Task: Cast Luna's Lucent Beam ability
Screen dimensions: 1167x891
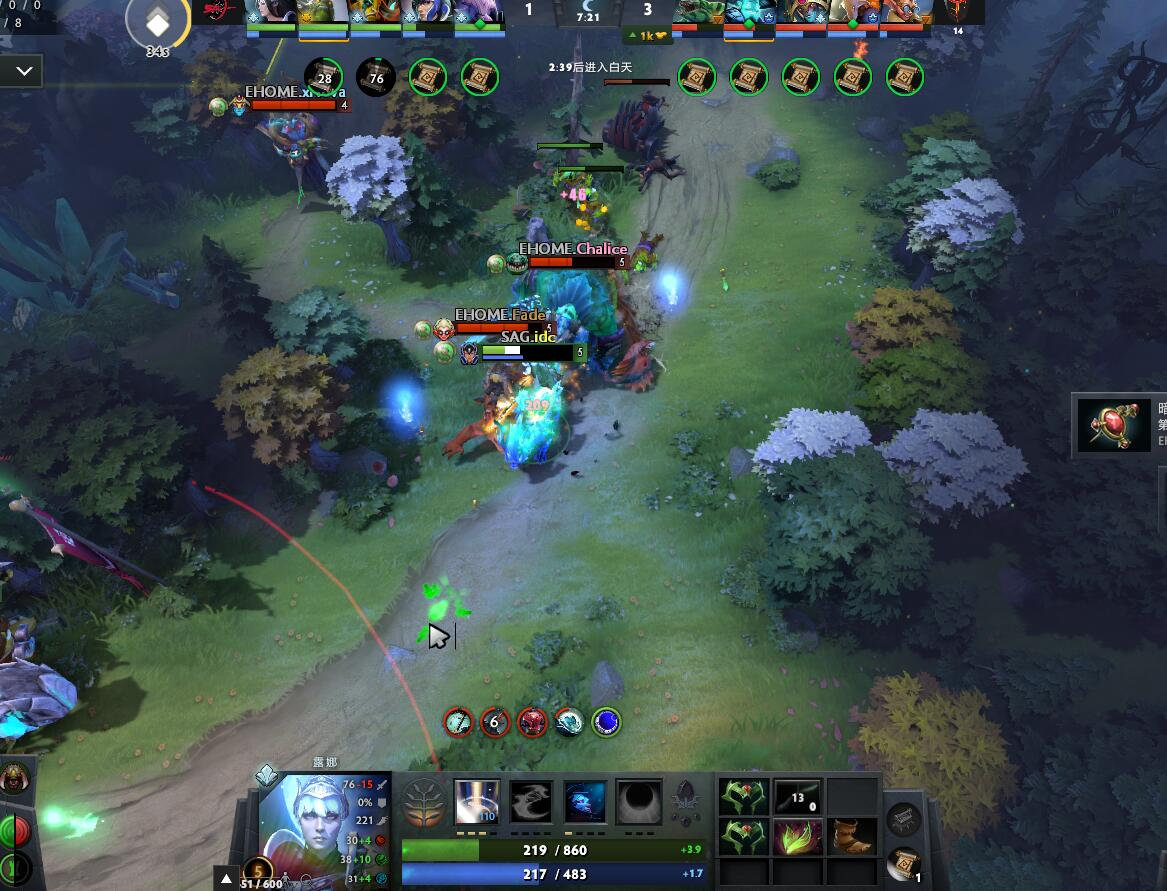Action: pyautogui.click(x=477, y=802)
